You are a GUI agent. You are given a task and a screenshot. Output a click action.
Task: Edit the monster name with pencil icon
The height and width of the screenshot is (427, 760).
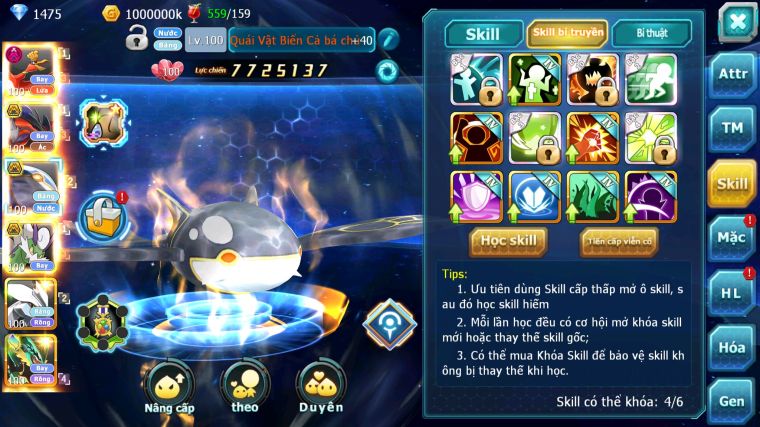[x=387, y=40]
